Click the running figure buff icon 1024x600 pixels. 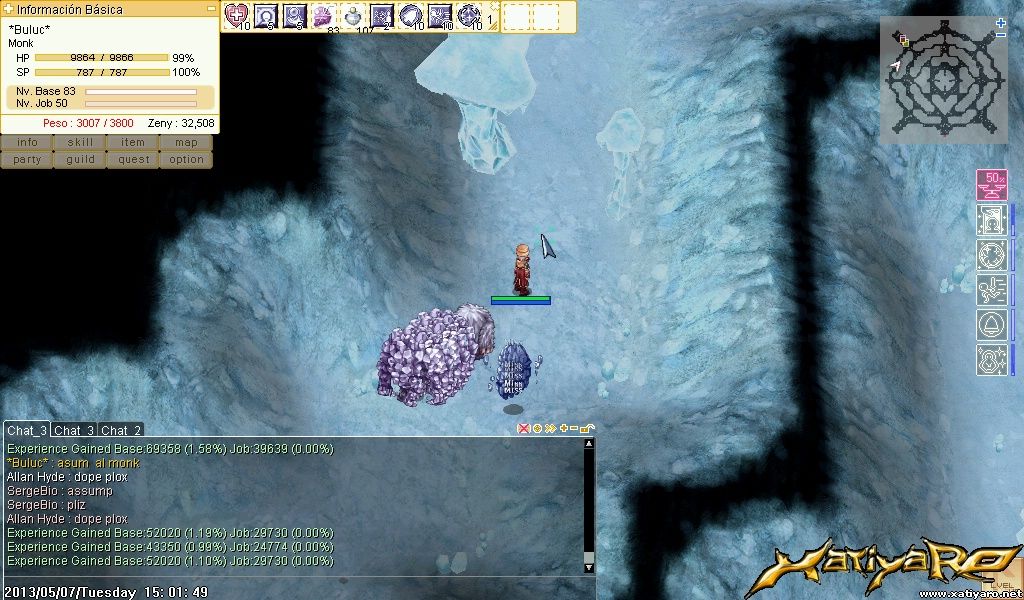[x=992, y=290]
